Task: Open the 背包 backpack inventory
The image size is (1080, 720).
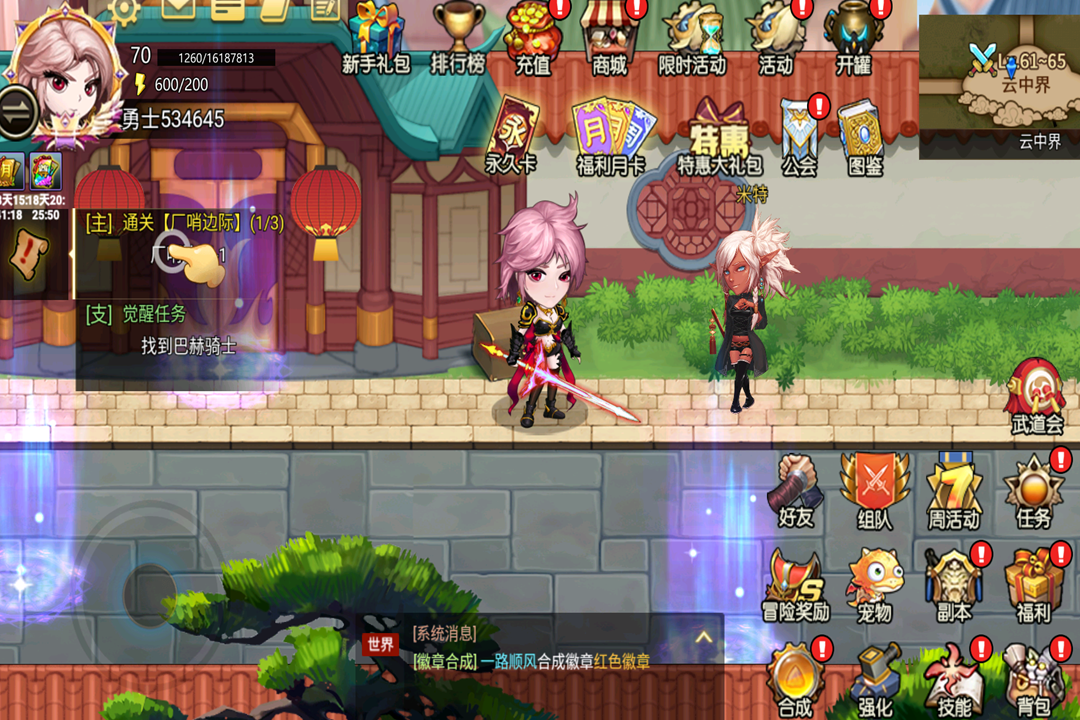Action: tap(1034, 680)
